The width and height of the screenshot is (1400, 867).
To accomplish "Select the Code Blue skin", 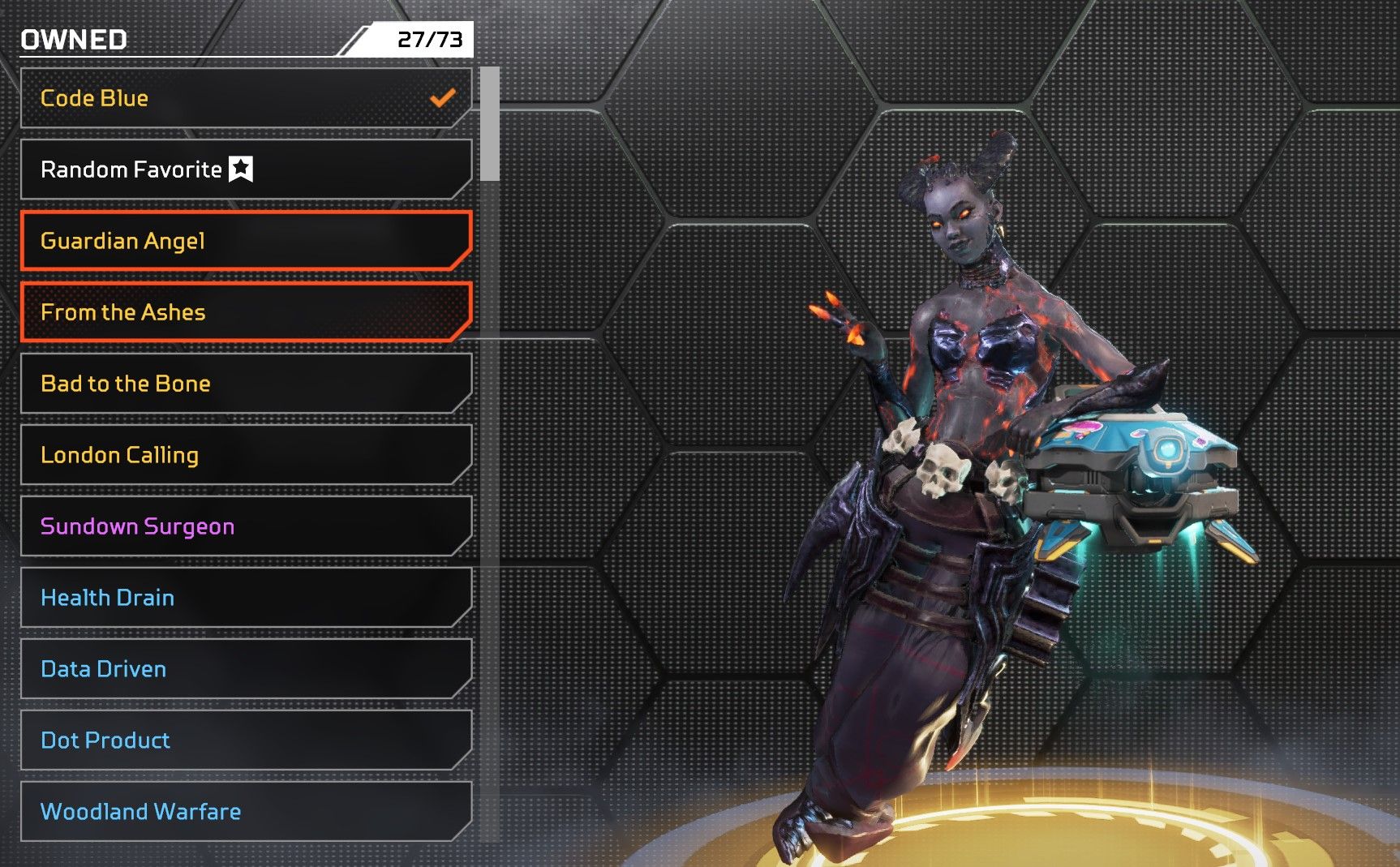I will coord(245,98).
